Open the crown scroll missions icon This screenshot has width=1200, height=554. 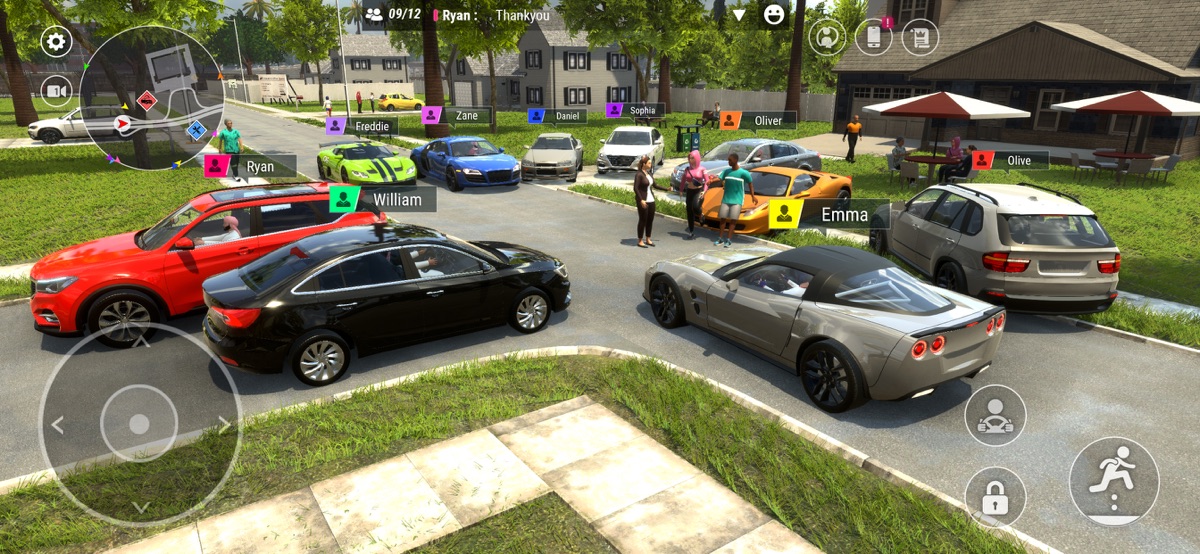coord(920,37)
